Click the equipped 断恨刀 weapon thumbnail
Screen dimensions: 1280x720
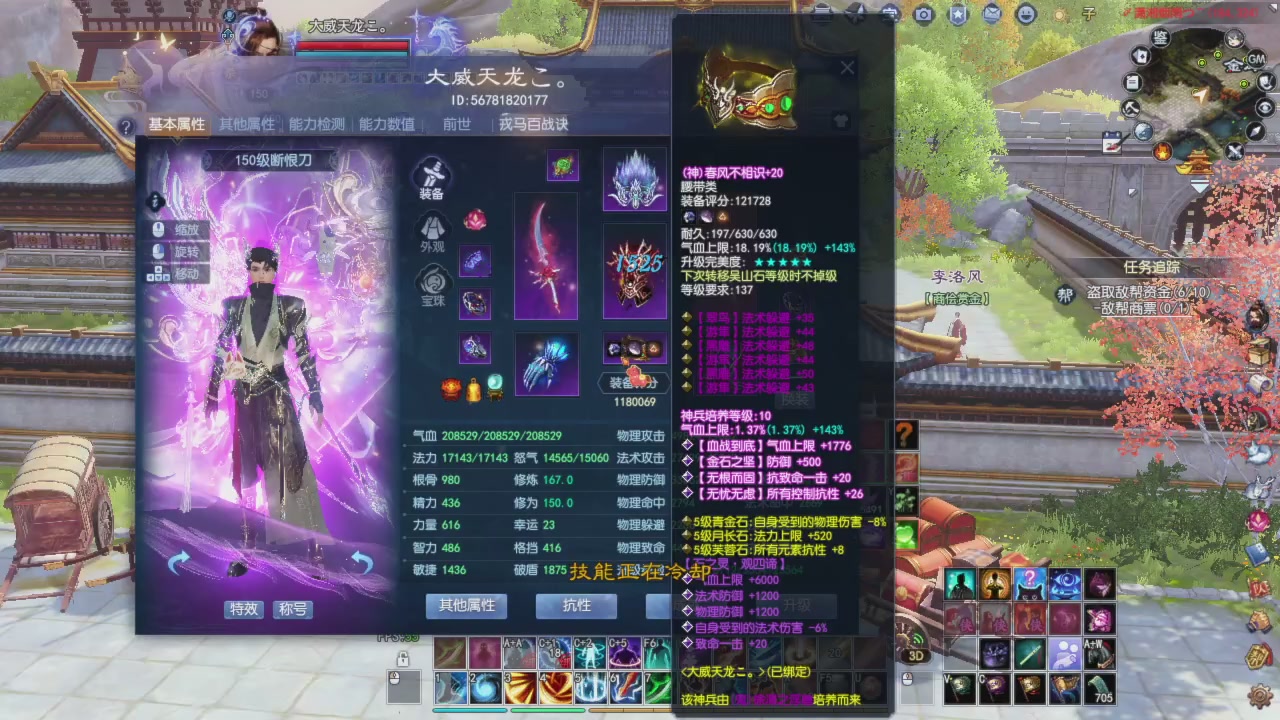[x=546, y=255]
